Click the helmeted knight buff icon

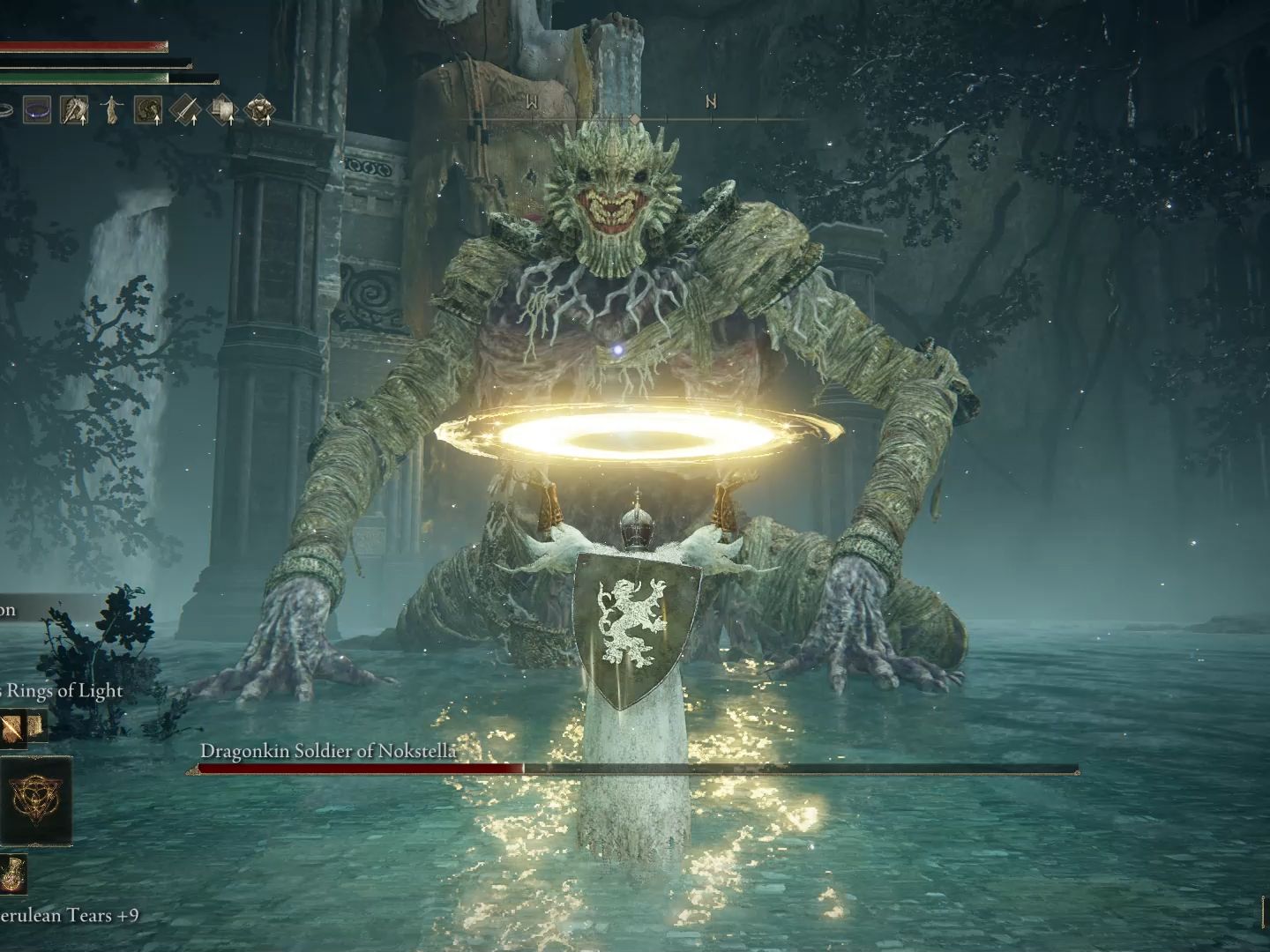[x=74, y=109]
